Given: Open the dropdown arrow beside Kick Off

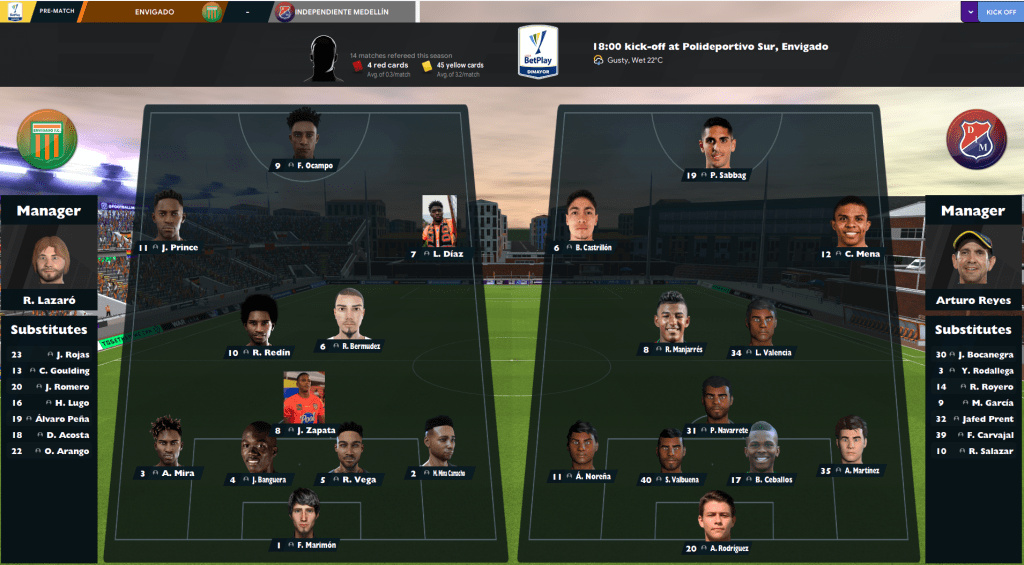Looking at the screenshot, I should click(x=971, y=12).
